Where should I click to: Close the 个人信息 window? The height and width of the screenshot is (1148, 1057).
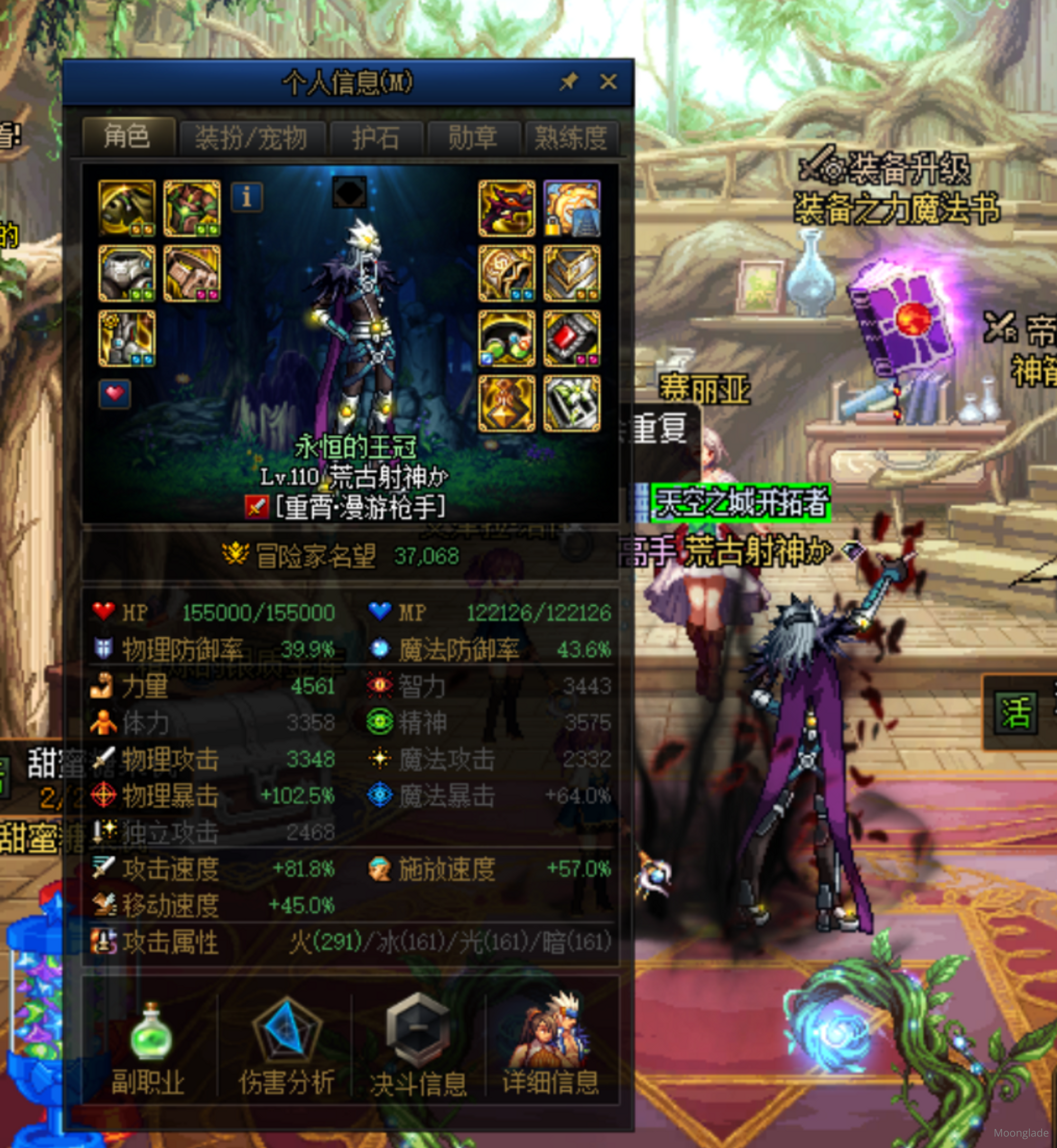[x=608, y=82]
